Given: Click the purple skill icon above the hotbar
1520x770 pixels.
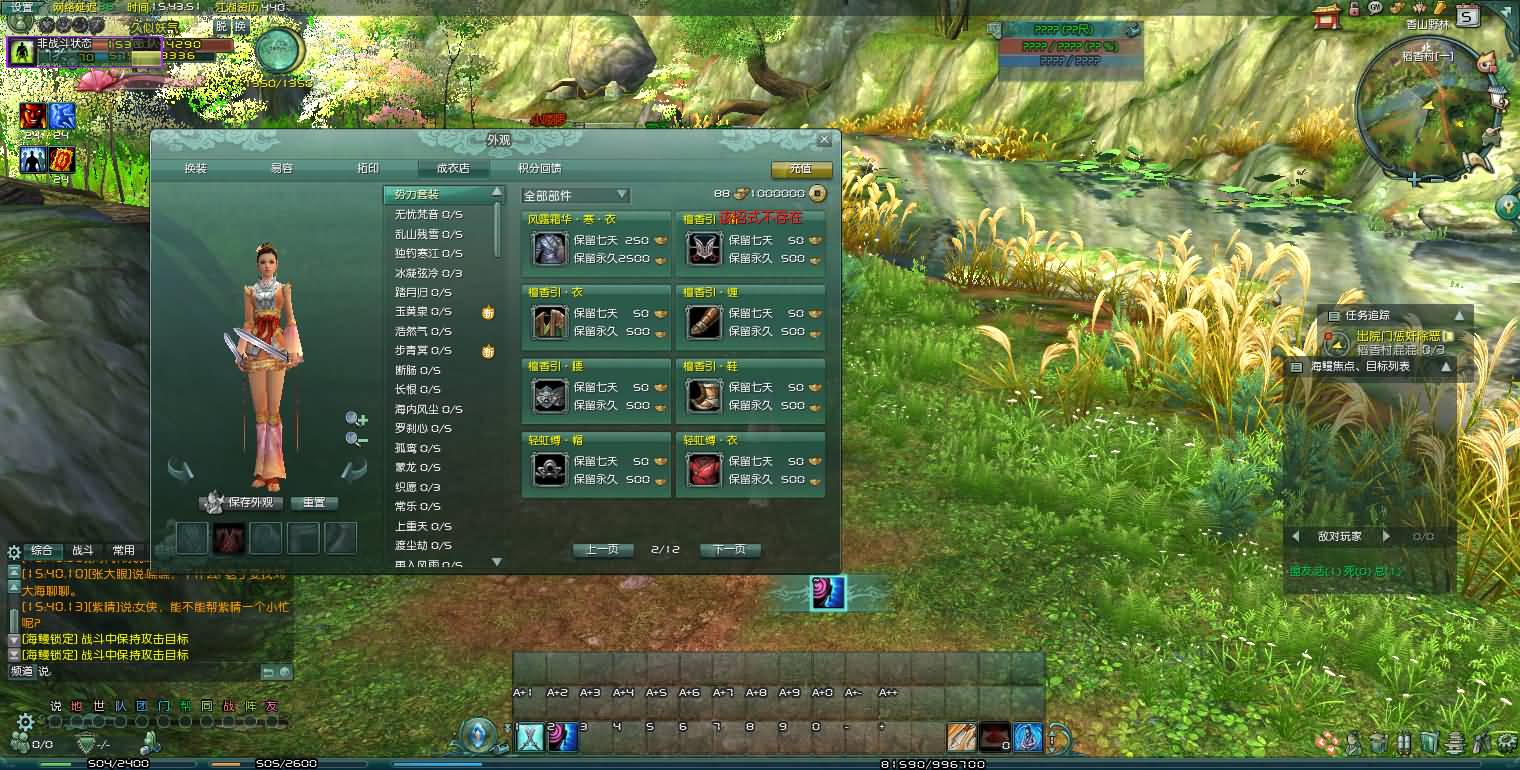Looking at the screenshot, I should click(x=830, y=593).
